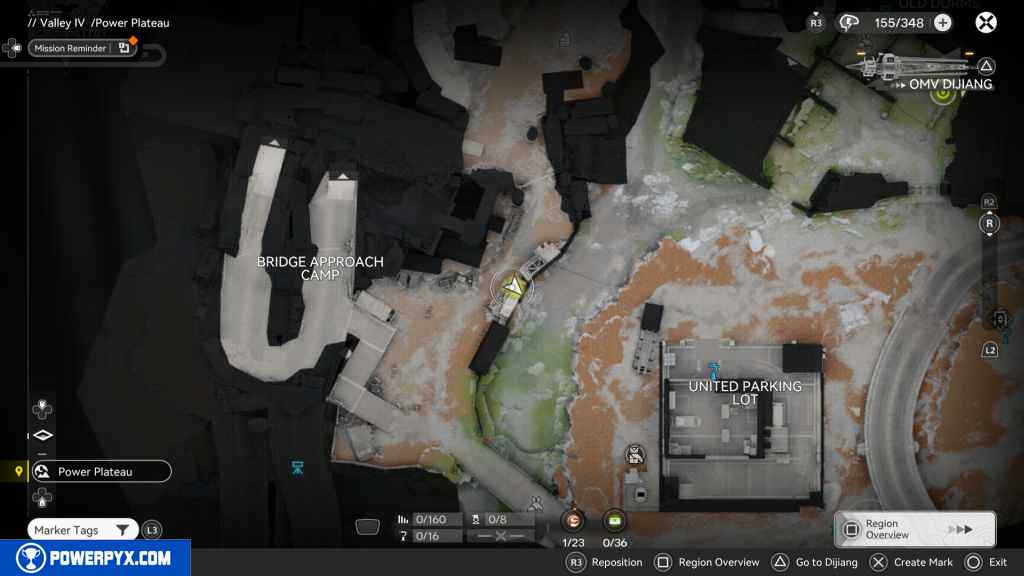Click the green chest counter icon
This screenshot has width=1024, height=576.
click(x=614, y=521)
